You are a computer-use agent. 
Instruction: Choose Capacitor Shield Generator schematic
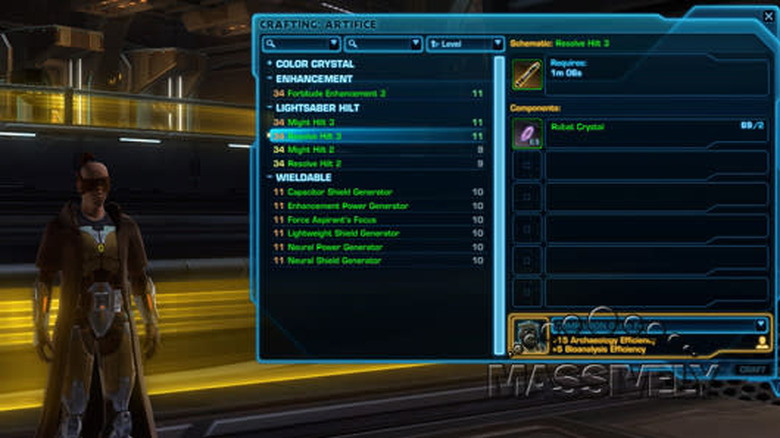coord(340,192)
